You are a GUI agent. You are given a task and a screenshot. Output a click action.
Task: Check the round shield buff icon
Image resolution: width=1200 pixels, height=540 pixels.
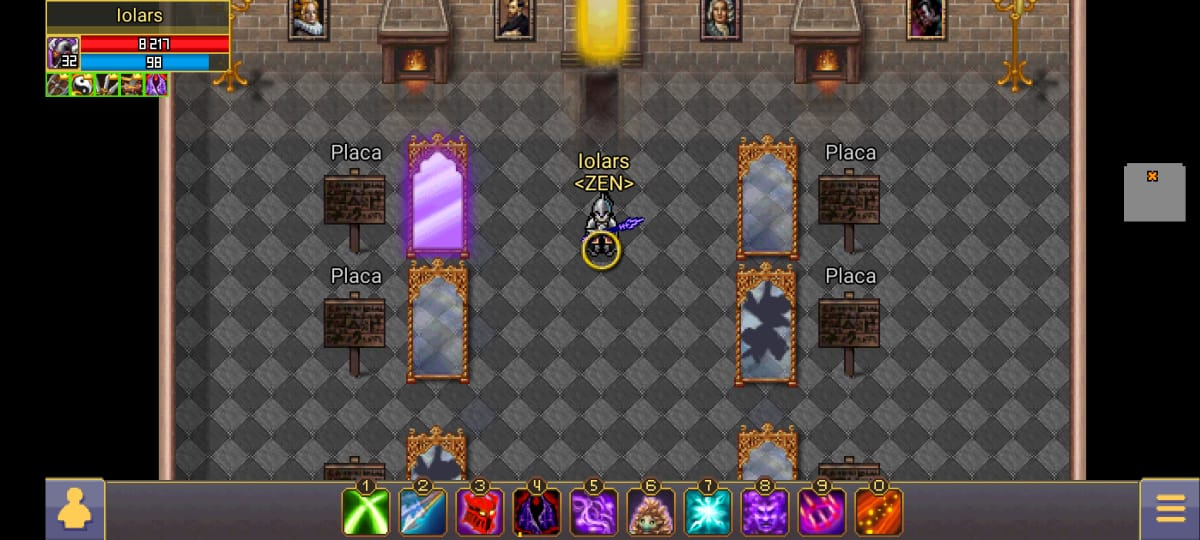point(58,85)
